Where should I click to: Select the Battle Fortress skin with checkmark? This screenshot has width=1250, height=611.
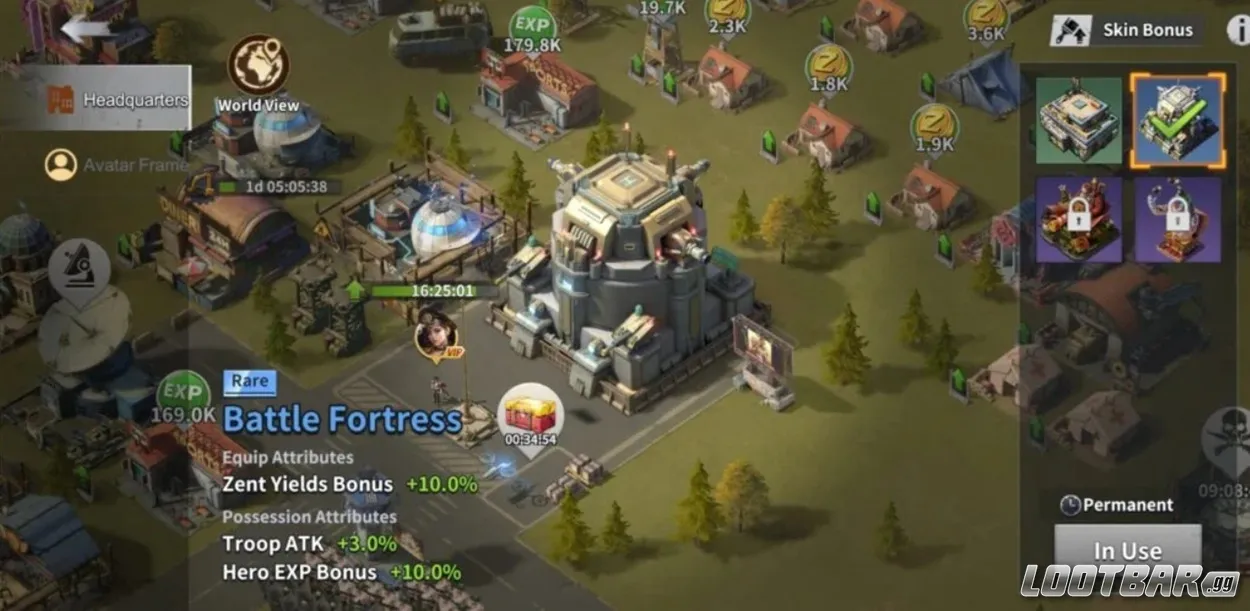coord(1177,120)
